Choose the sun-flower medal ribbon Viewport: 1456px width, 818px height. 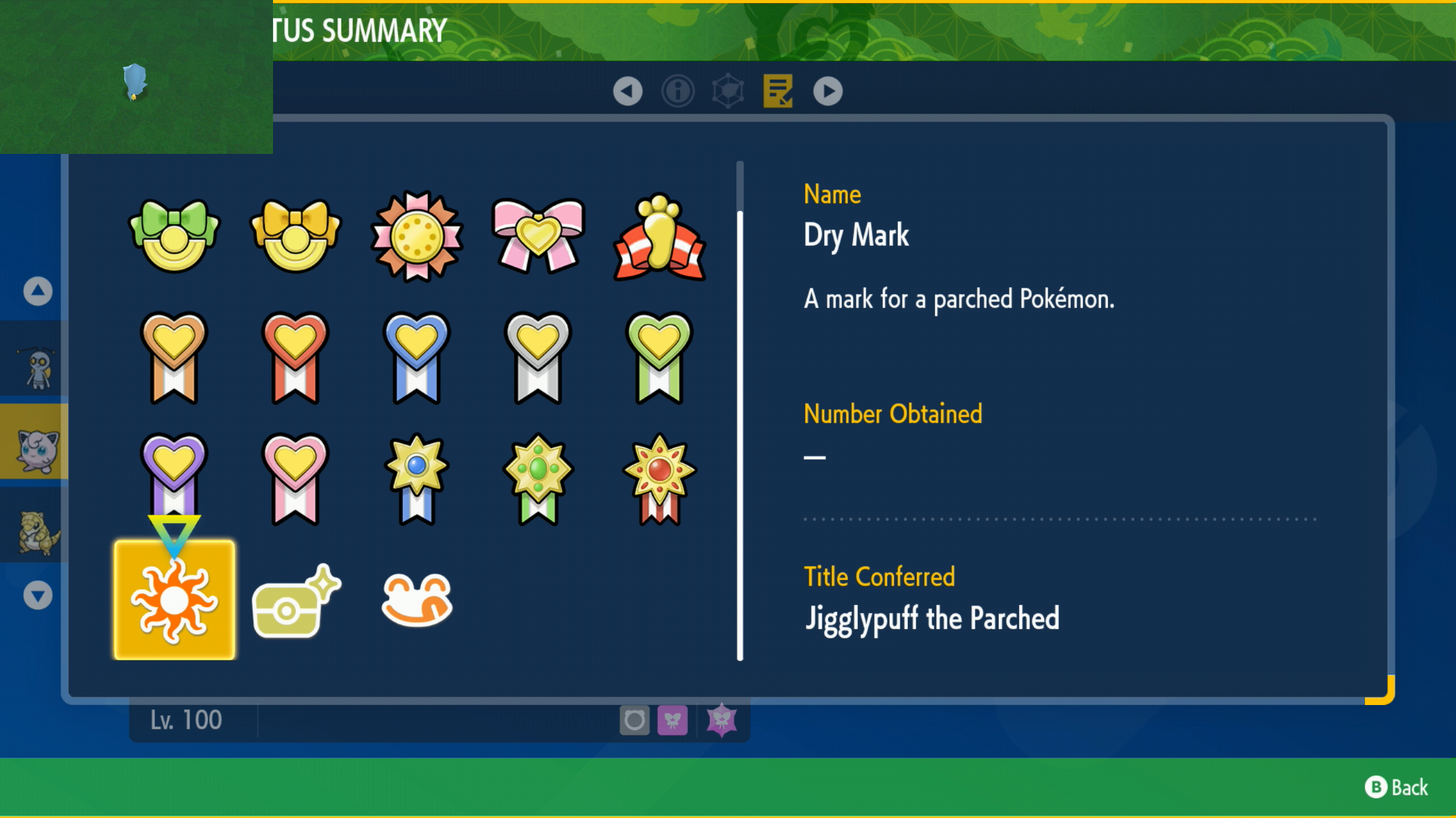pyautogui.click(x=417, y=236)
